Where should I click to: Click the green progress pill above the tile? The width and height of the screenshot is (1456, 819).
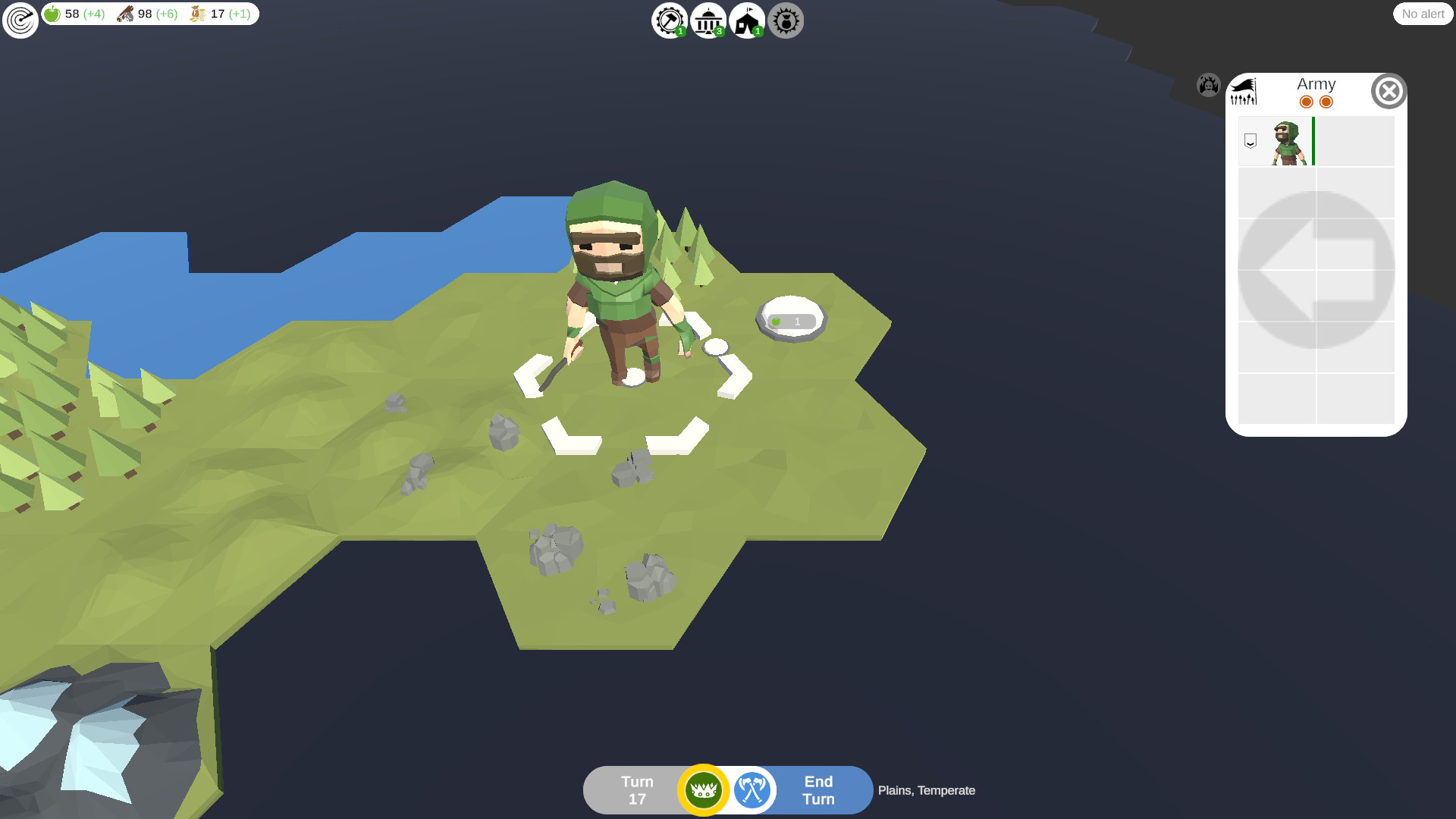pos(792,320)
